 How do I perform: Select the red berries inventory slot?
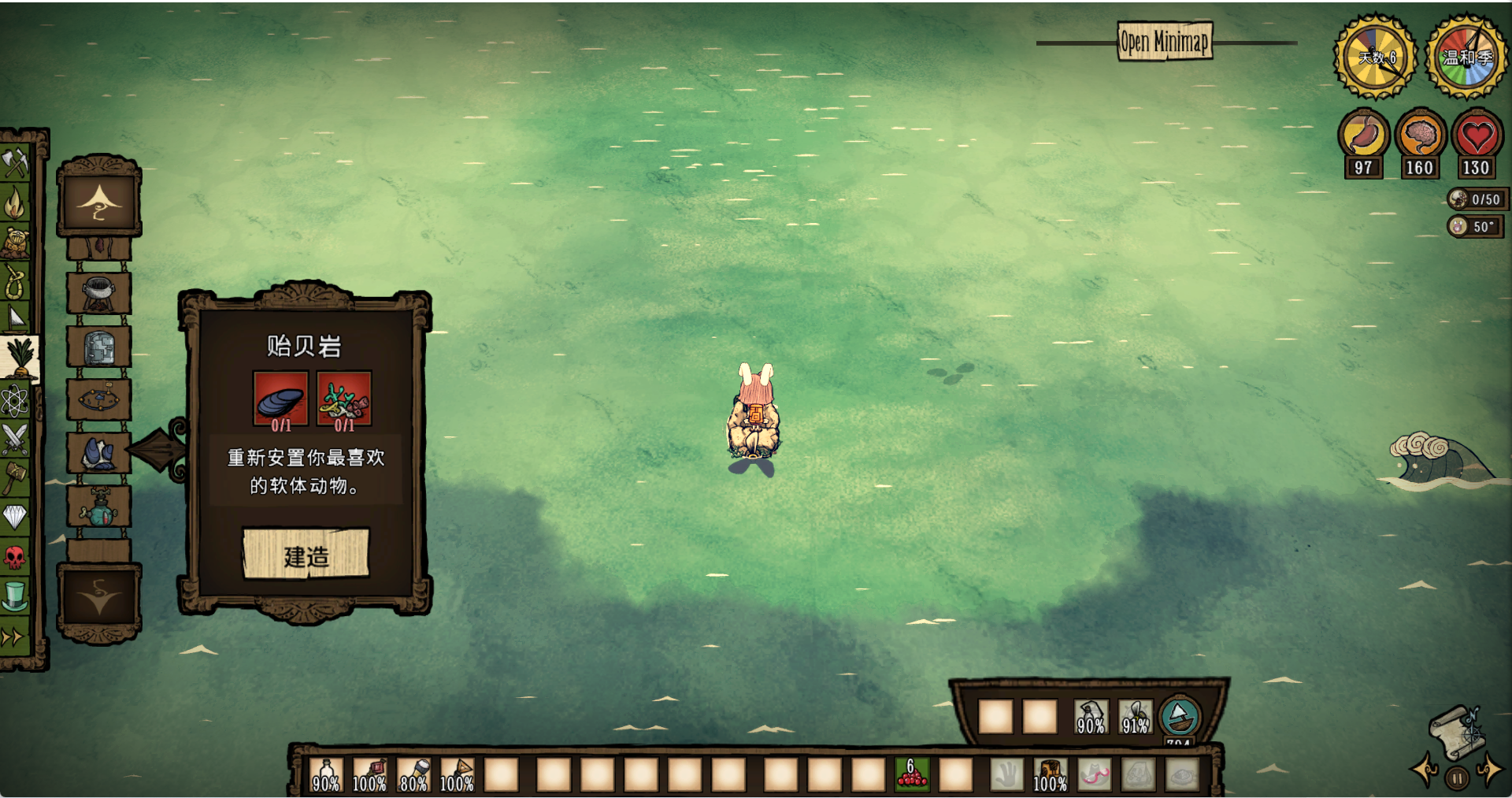click(912, 774)
